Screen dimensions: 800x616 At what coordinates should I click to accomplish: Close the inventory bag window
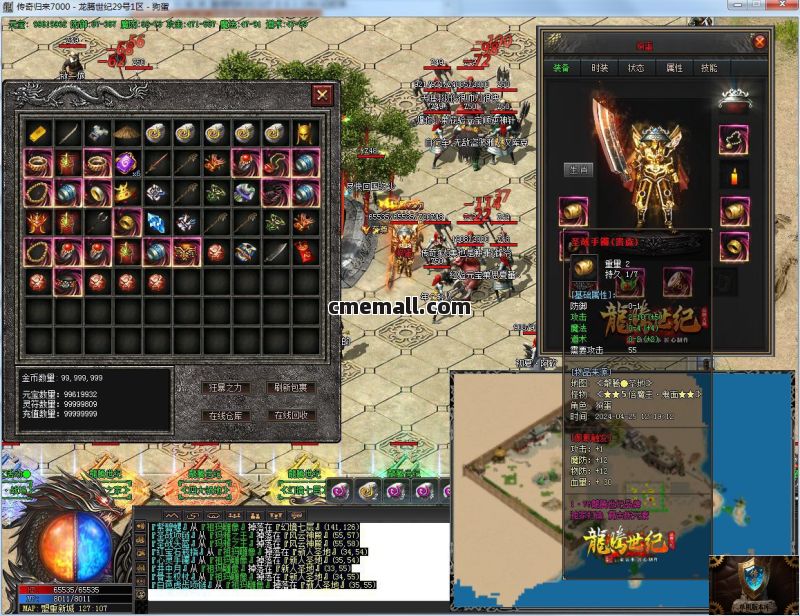point(322,95)
